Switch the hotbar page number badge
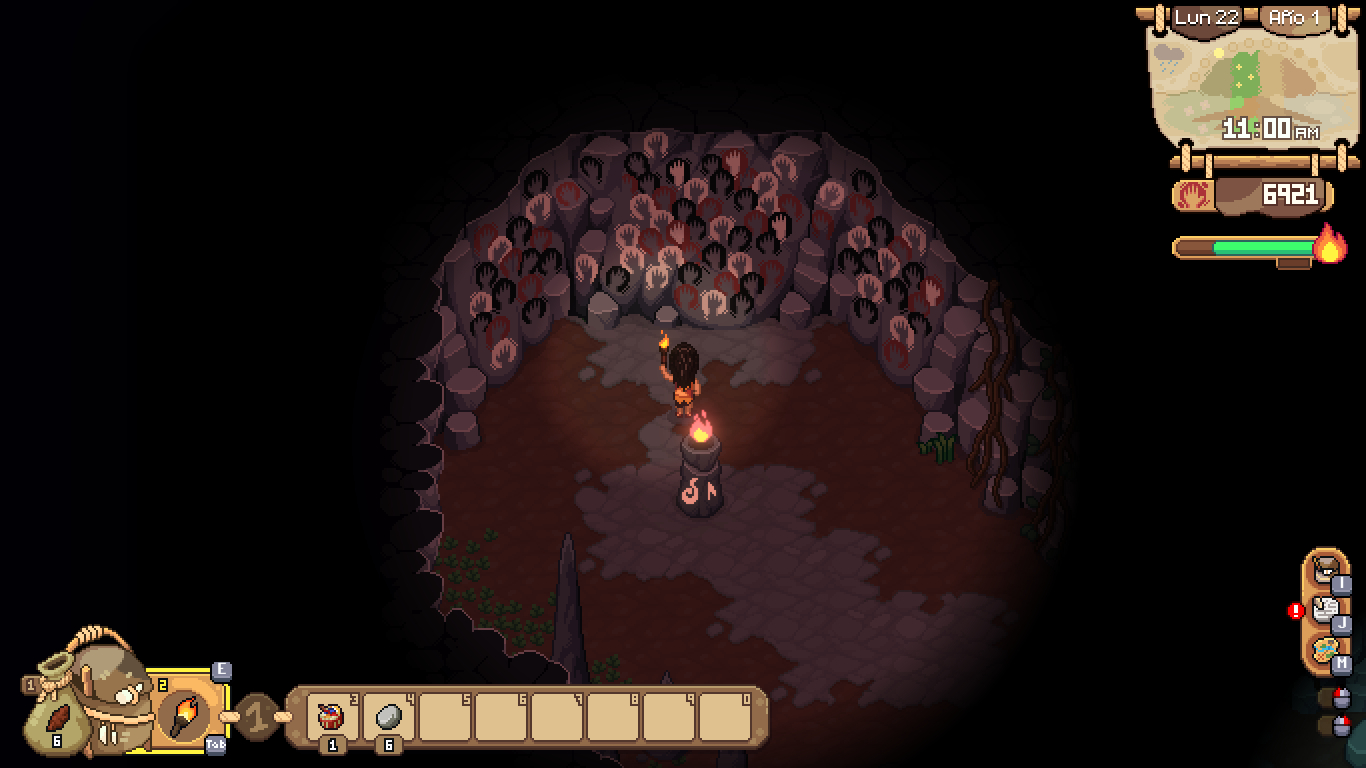This screenshot has width=1366, height=768. (257, 716)
